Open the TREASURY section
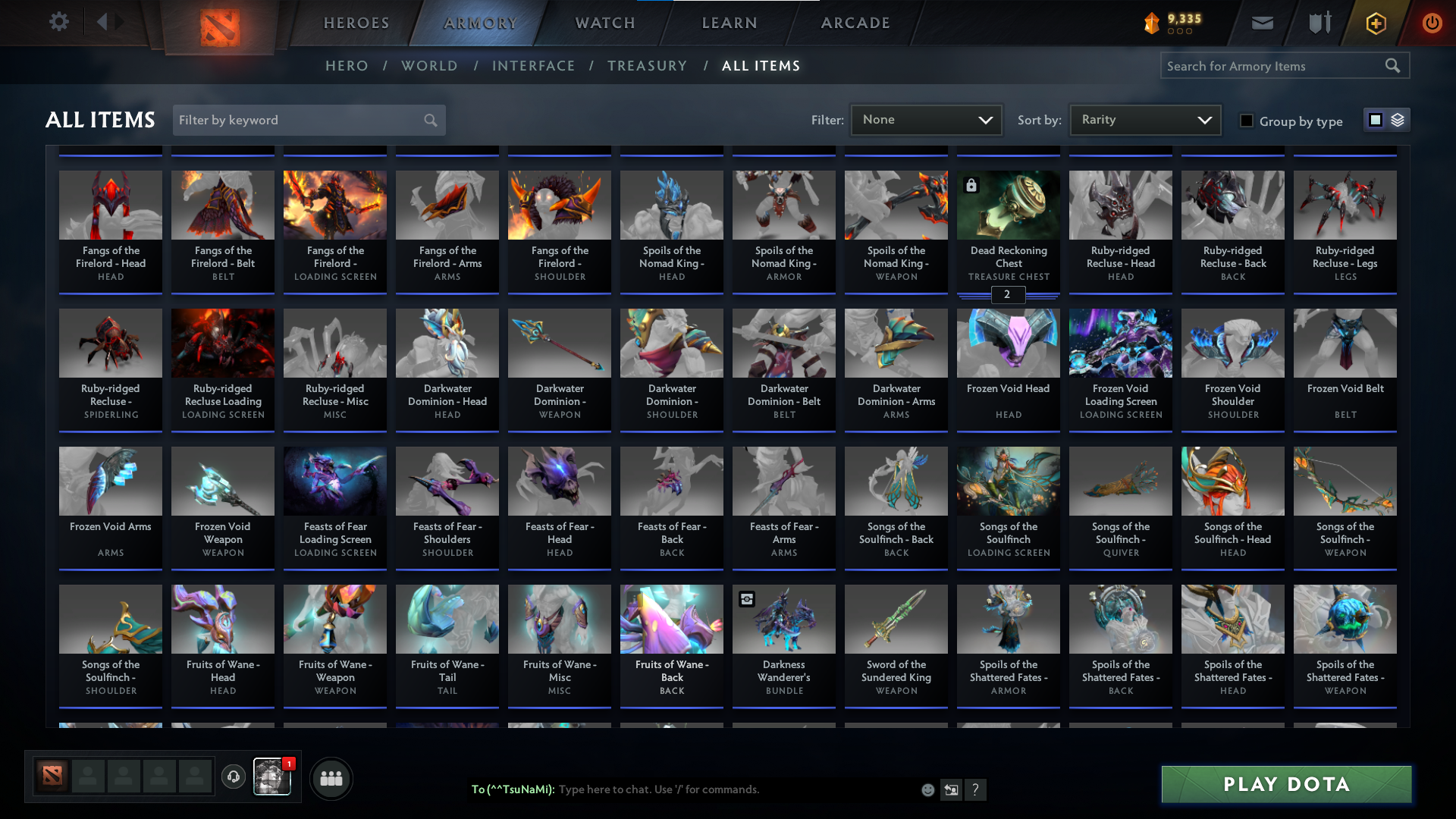Image resolution: width=1456 pixels, height=819 pixels. [647, 66]
